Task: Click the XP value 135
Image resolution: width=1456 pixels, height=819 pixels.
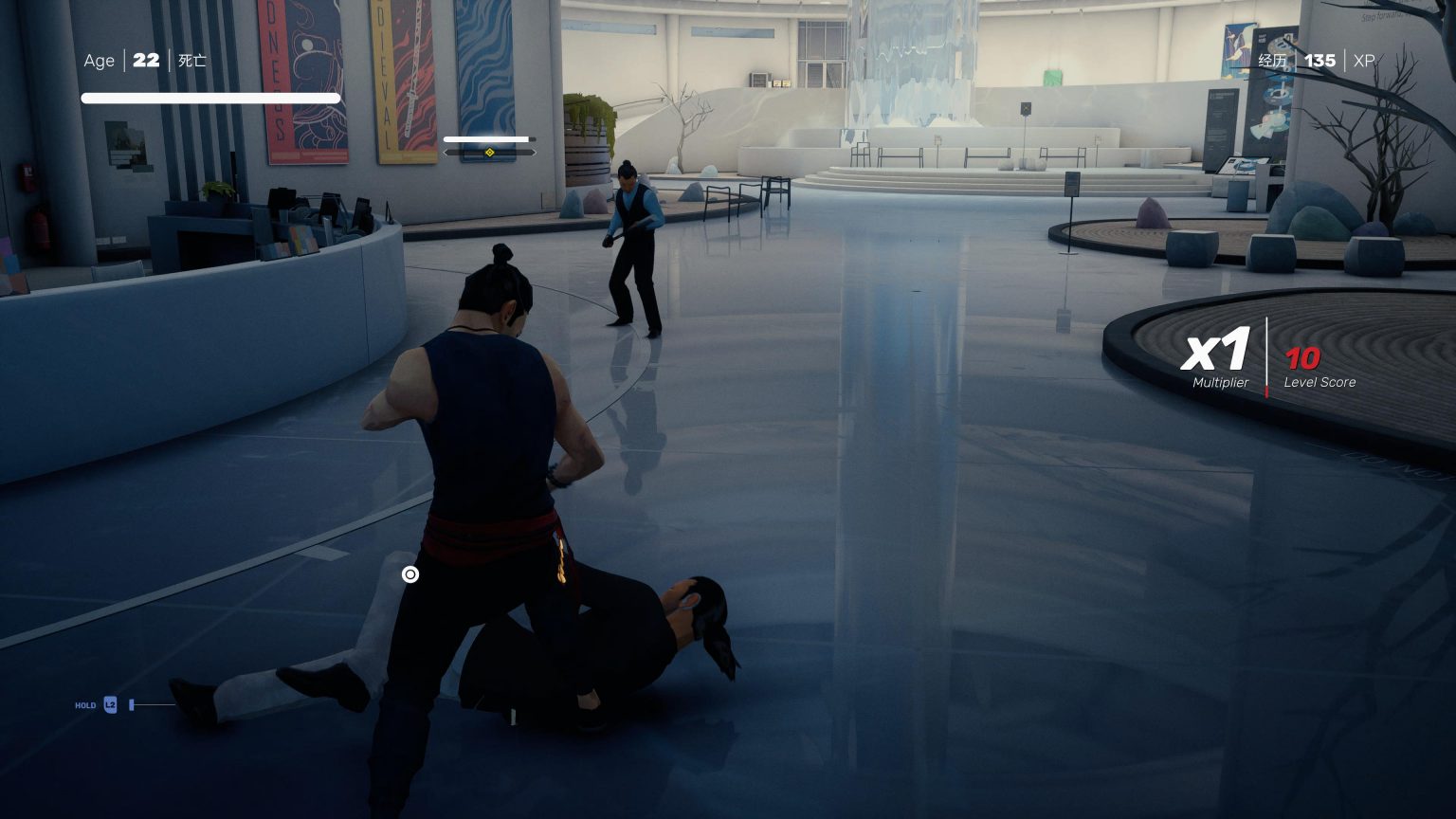Action: click(1319, 61)
